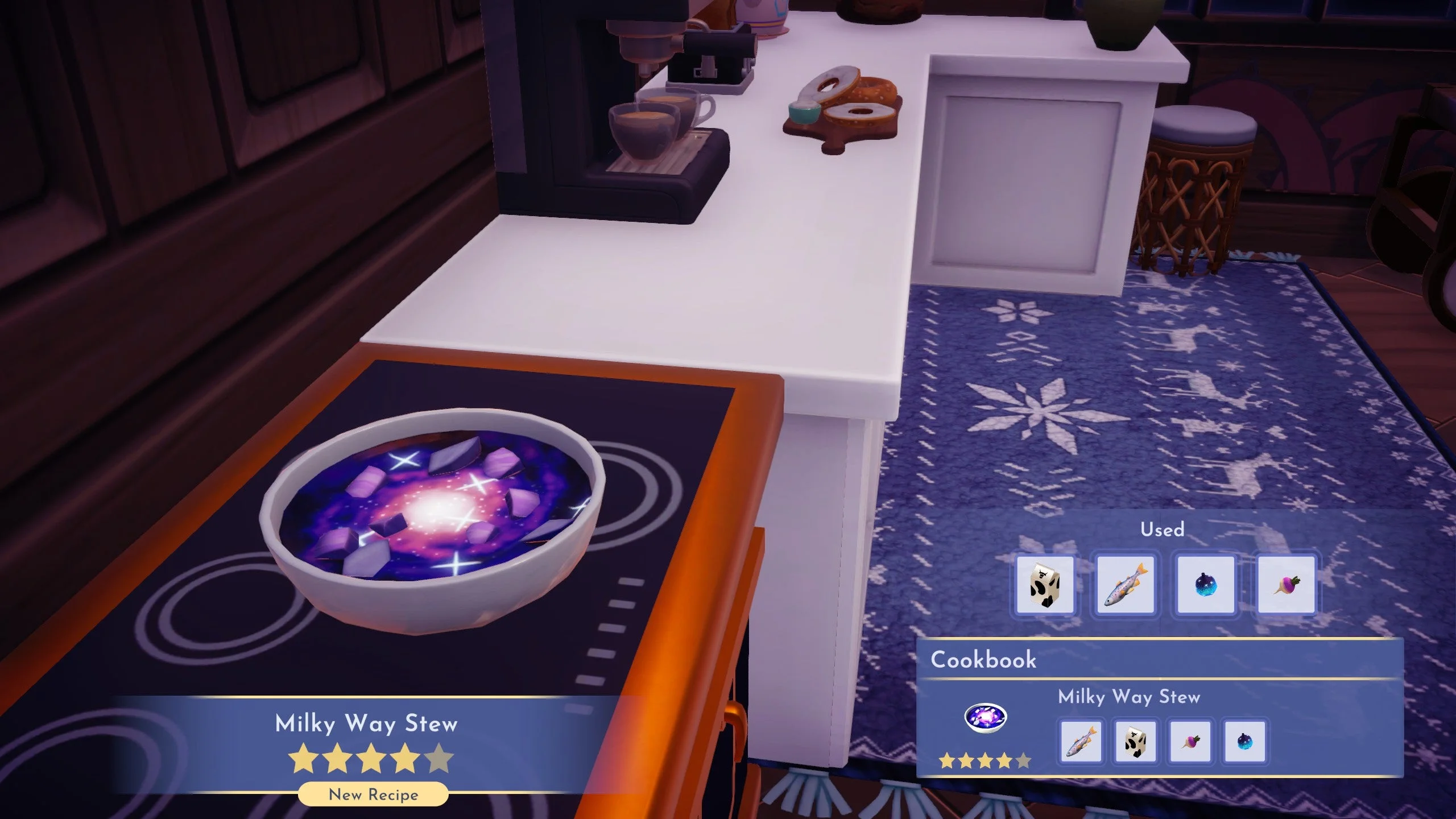The width and height of the screenshot is (1456, 819).
Task: Click the fish icon under Used
Action: tap(1126, 584)
